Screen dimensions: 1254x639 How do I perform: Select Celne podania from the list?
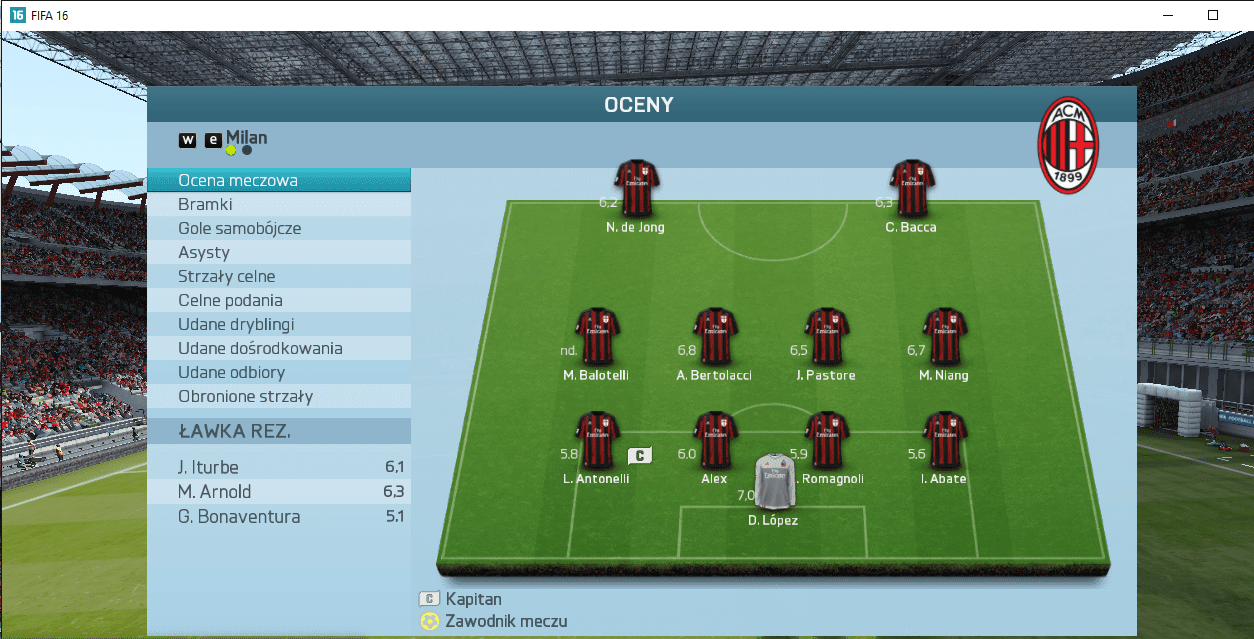point(278,301)
